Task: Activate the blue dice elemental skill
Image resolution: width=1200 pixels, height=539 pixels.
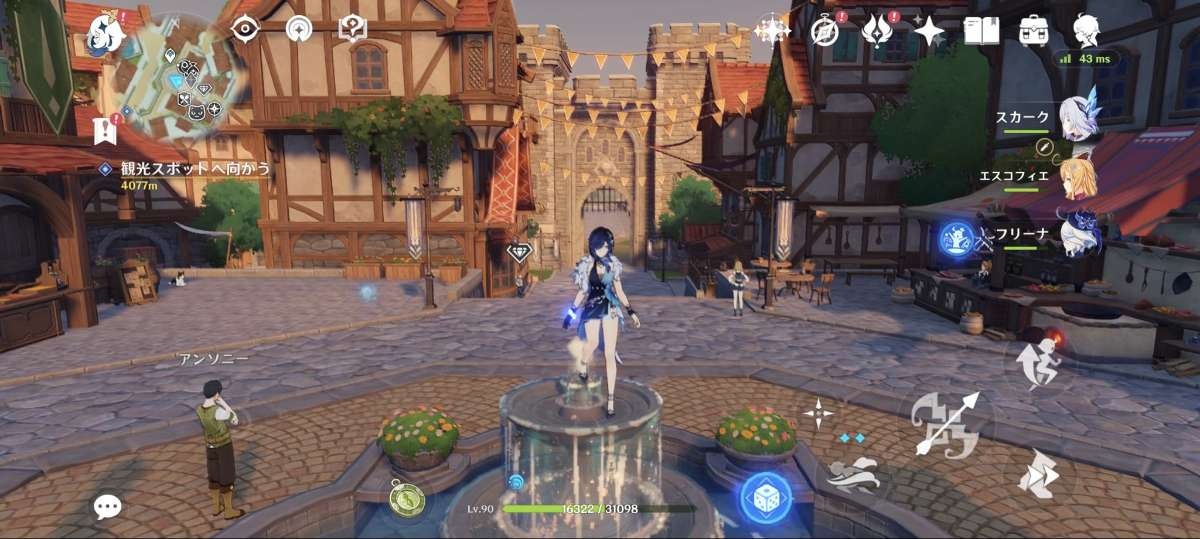Action: (765, 497)
